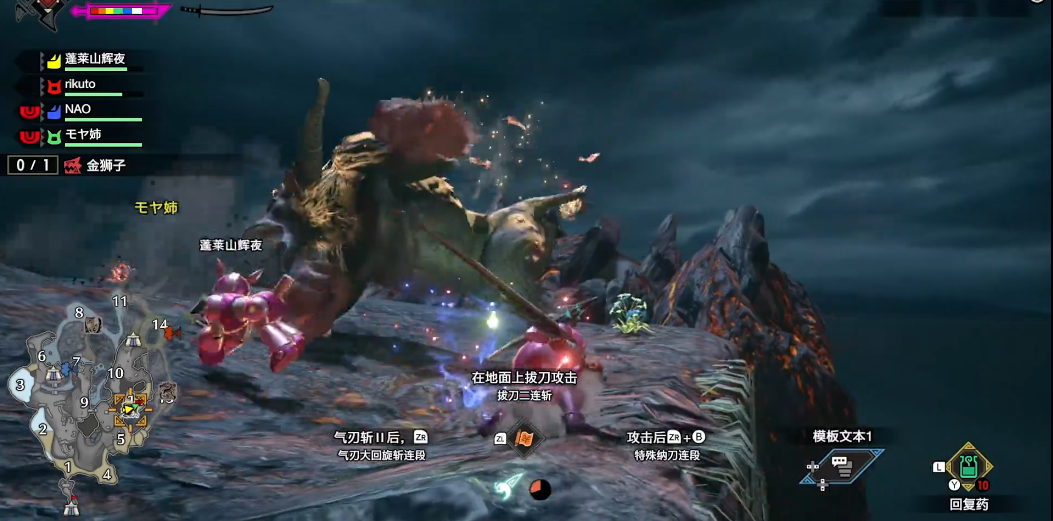Pick モヤ姉 in the party member list
Screen dimensions: 1053x521
pyautogui.click(x=83, y=135)
